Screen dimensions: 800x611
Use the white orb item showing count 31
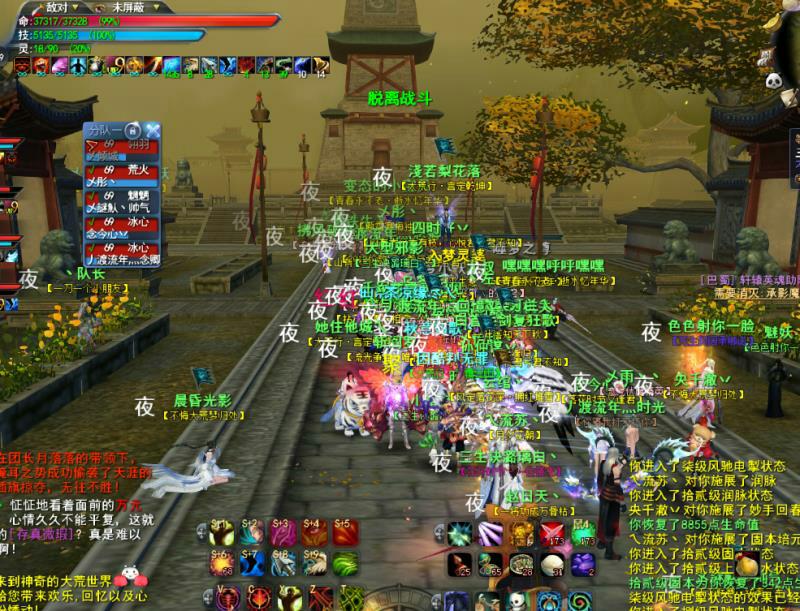click(551, 566)
